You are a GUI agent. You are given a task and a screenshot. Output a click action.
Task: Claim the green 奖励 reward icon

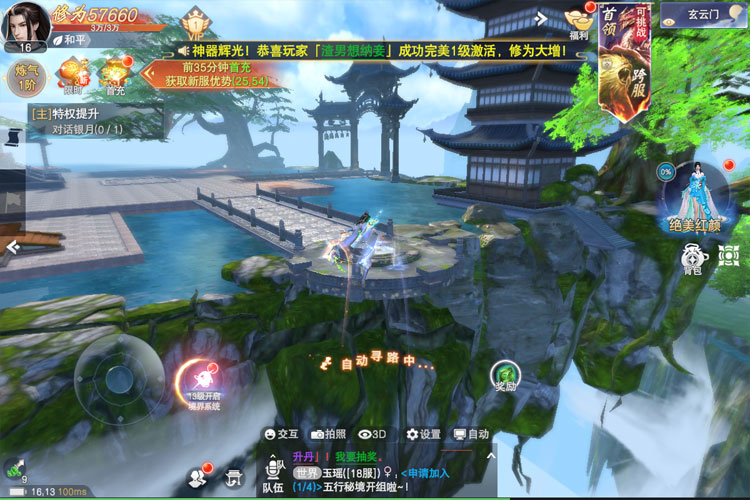point(505,376)
